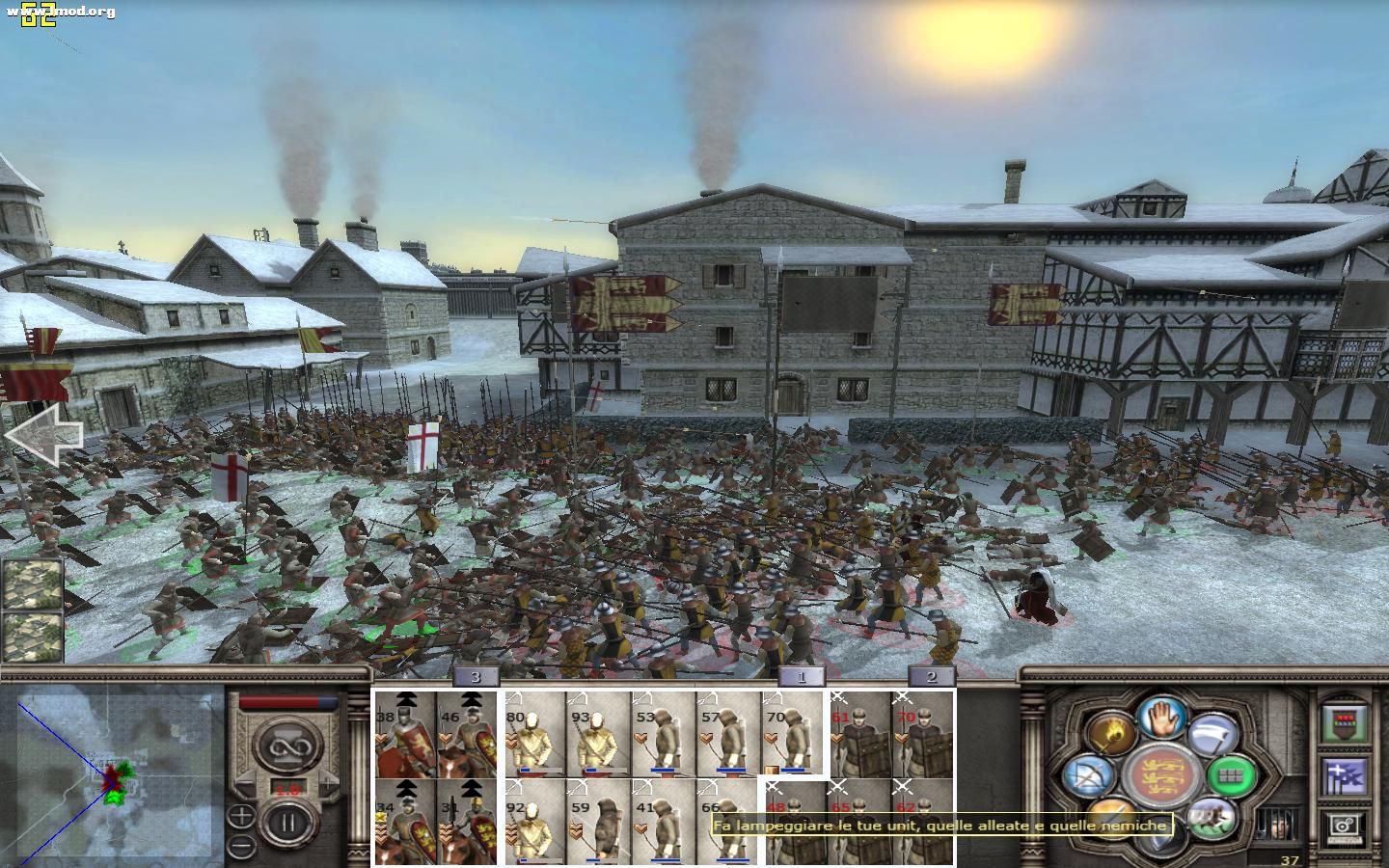Select the archer unit with 93 men
Screen dimensions: 1389x868
click(x=599, y=733)
